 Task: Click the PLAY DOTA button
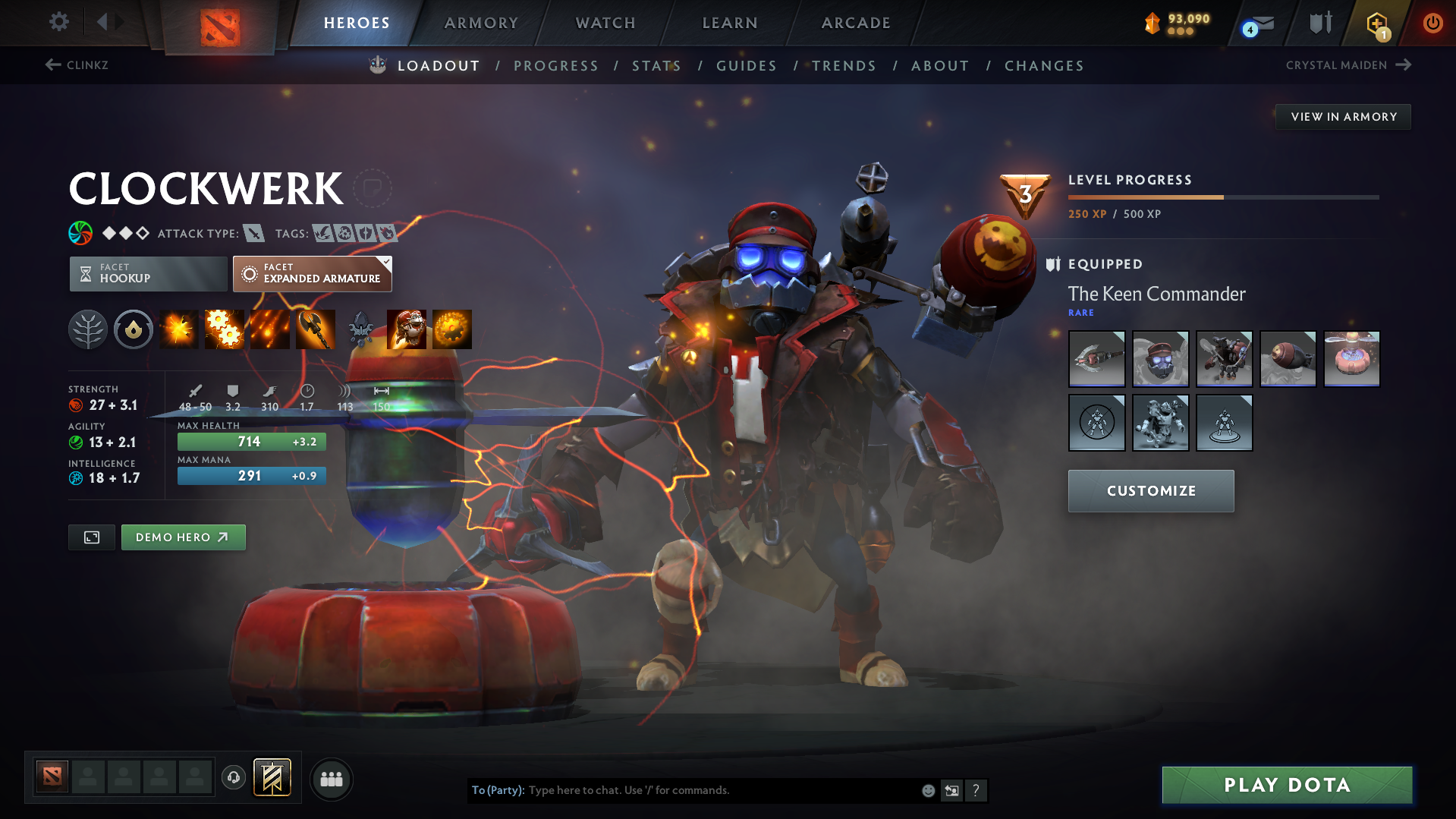(x=1287, y=785)
